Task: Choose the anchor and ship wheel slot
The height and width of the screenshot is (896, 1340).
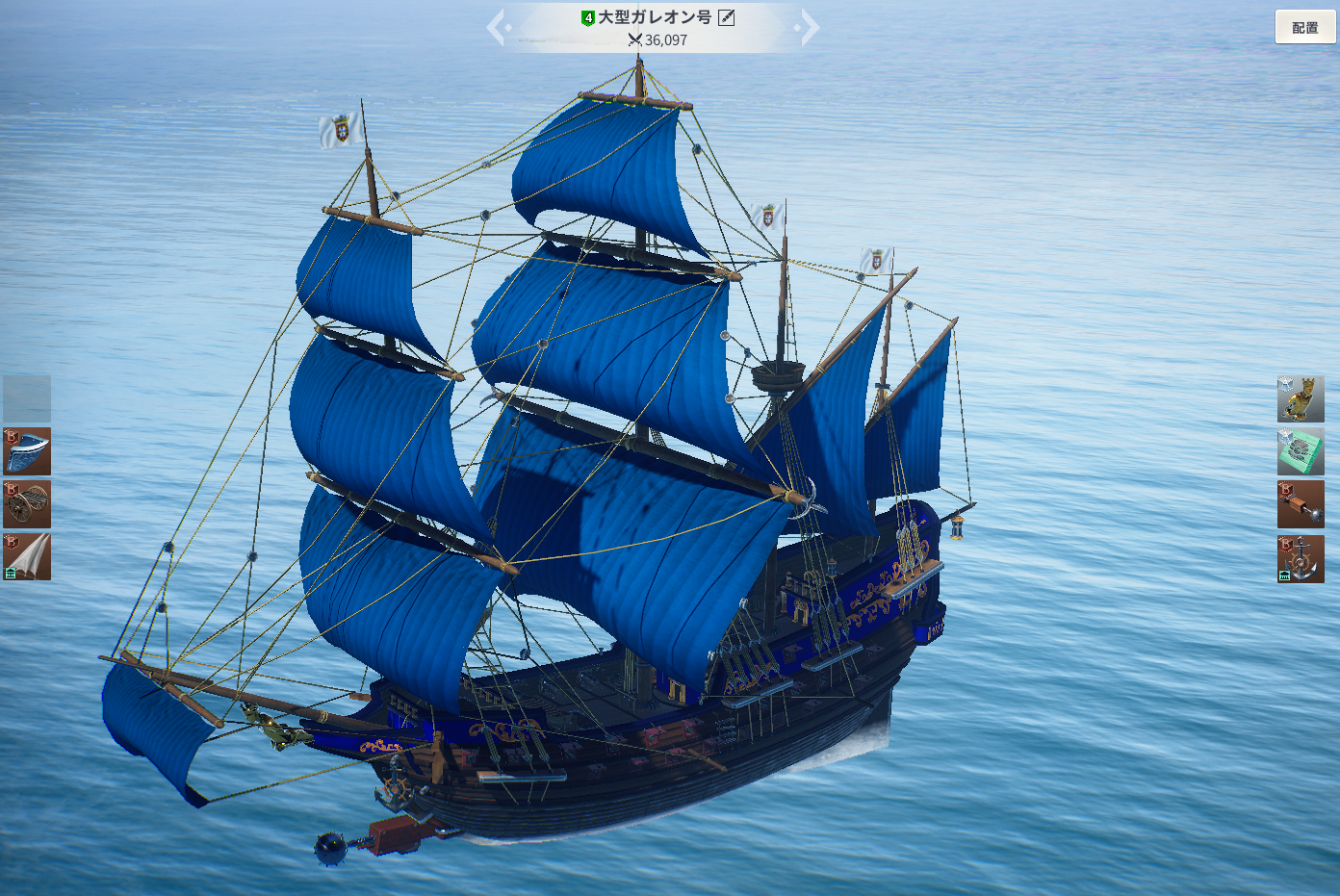Action: click(x=1301, y=559)
